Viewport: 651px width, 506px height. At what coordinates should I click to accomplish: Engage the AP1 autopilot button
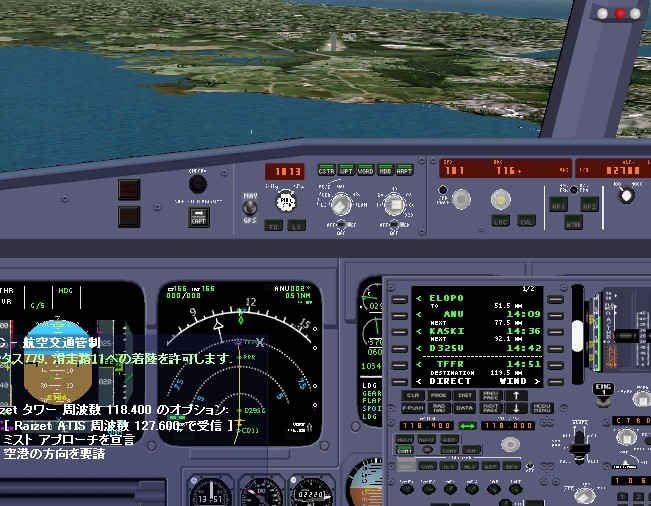[558, 204]
